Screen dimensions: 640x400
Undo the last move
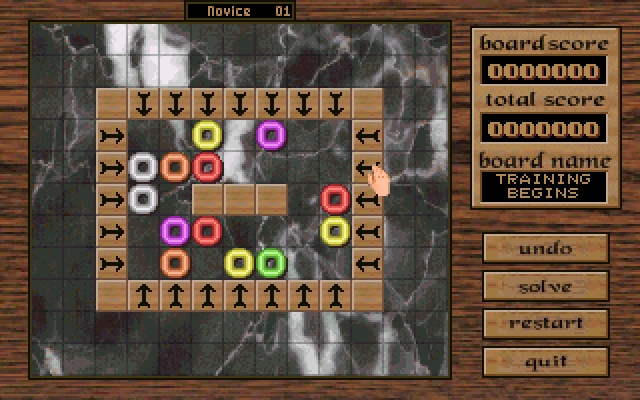point(546,248)
